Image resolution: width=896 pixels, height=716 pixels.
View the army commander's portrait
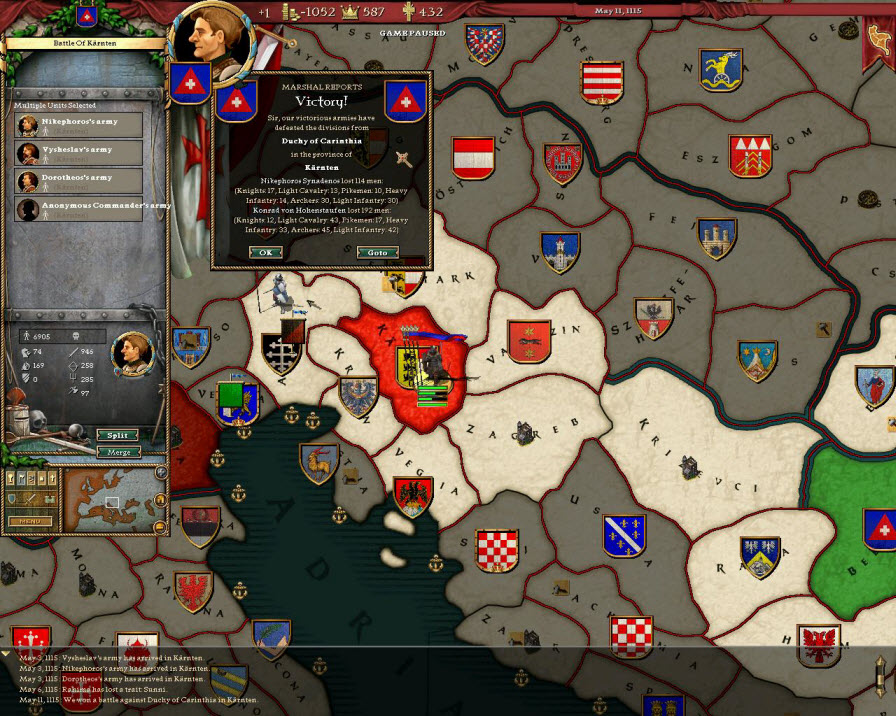(x=131, y=350)
